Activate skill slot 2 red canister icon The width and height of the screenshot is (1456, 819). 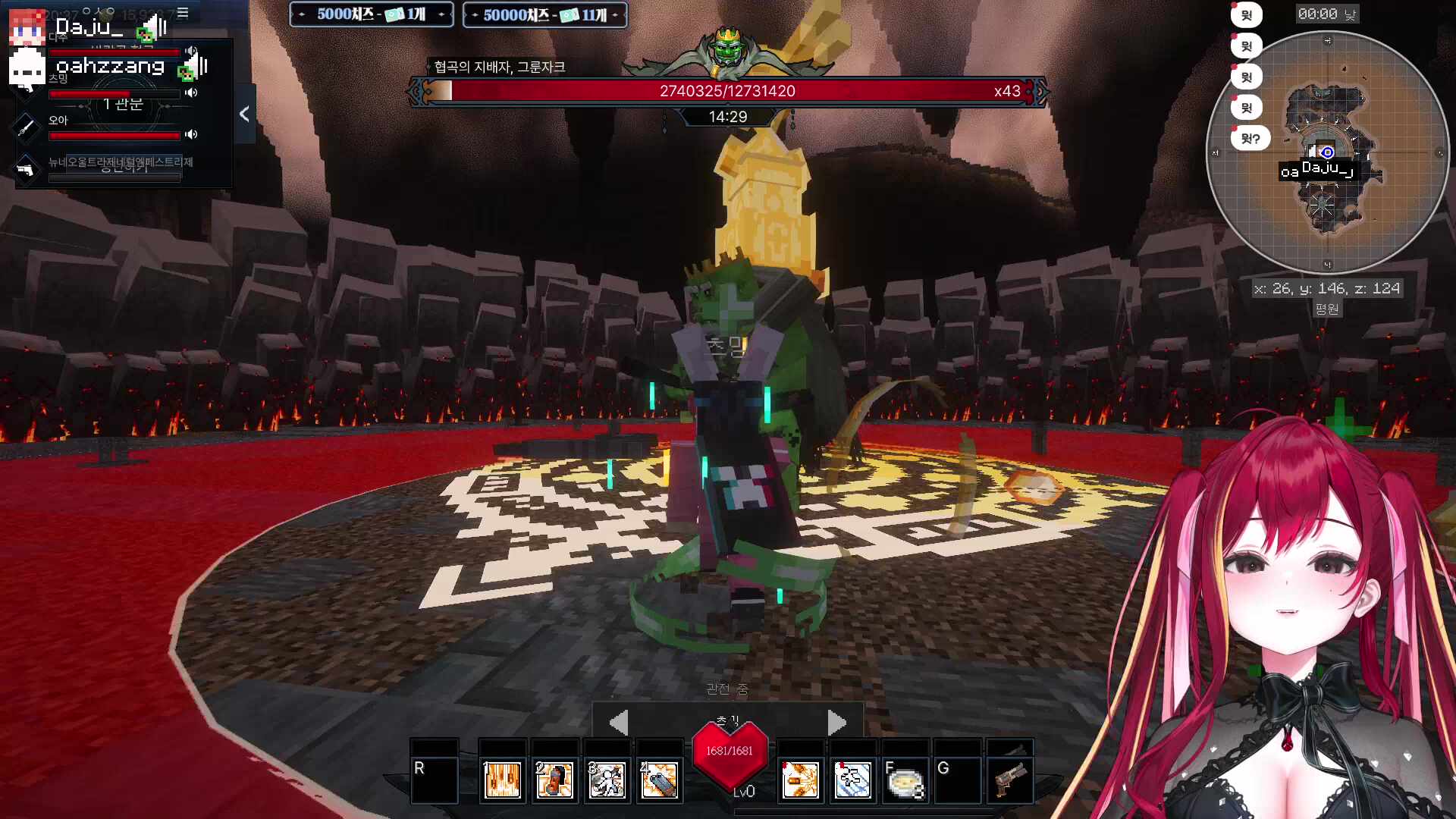point(554,780)
